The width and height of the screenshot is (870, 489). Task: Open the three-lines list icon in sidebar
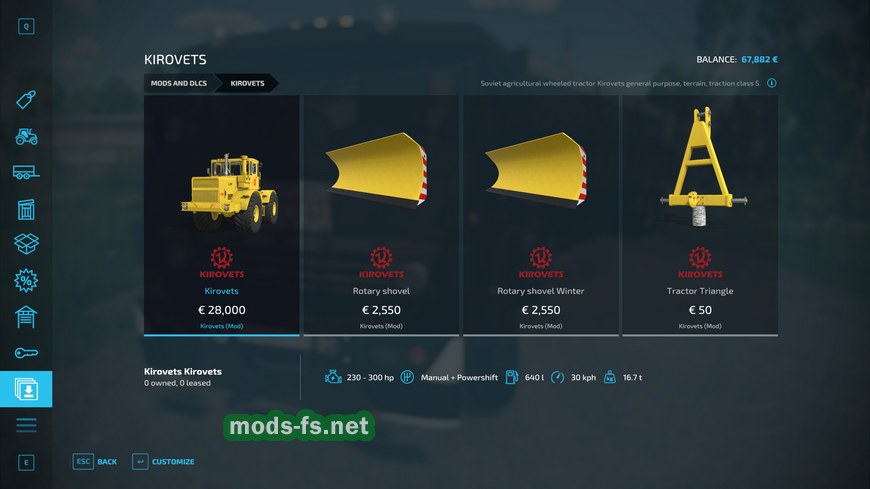[x=26, y=425]
